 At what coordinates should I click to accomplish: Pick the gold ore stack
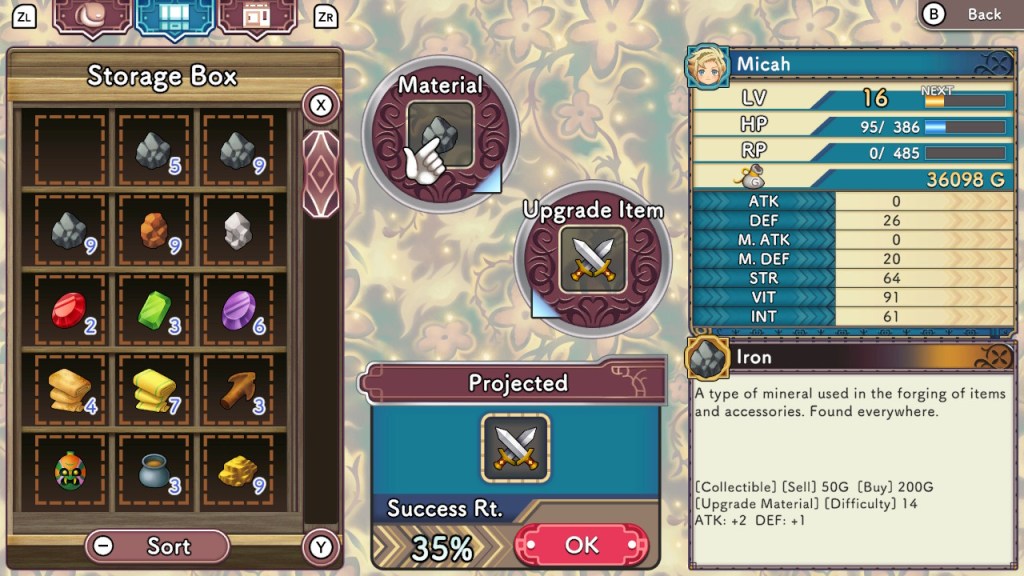click(x=237, y=470)
